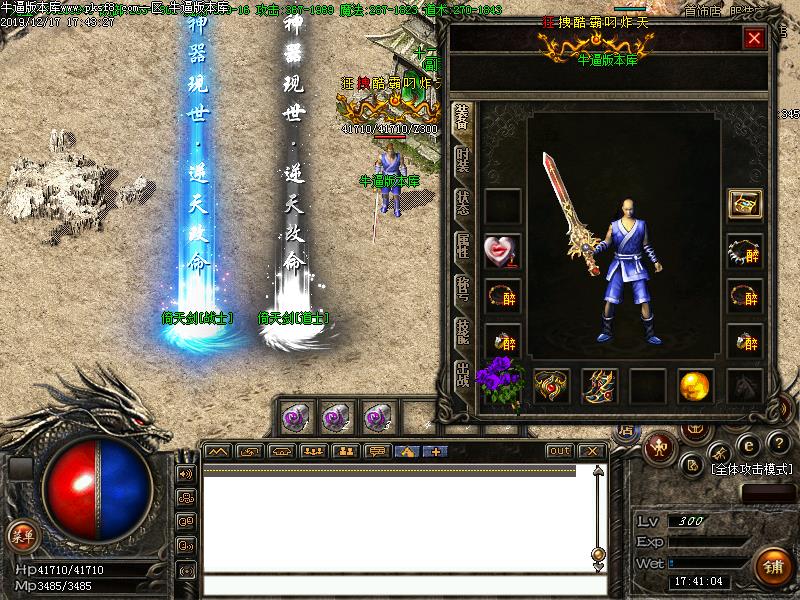This screenshot has width=800, height=600.
Task: Open the 菜单 menu button
Action: [x=22, y=535]
